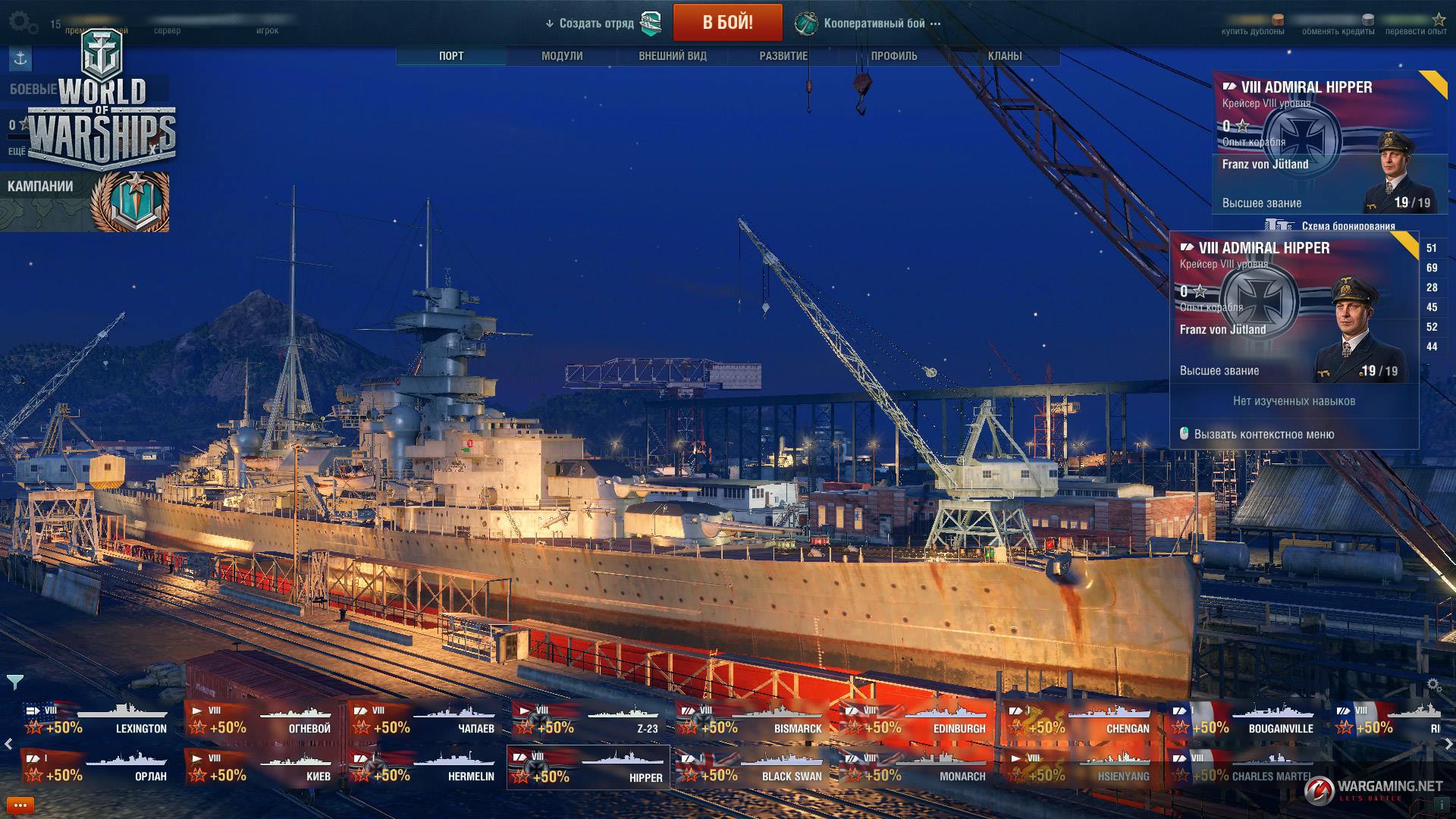Open the ПРОФИЛЬ tab
Image resolution: width=1456 pixels, height=819 pixels.
click(x=894, y=56)
